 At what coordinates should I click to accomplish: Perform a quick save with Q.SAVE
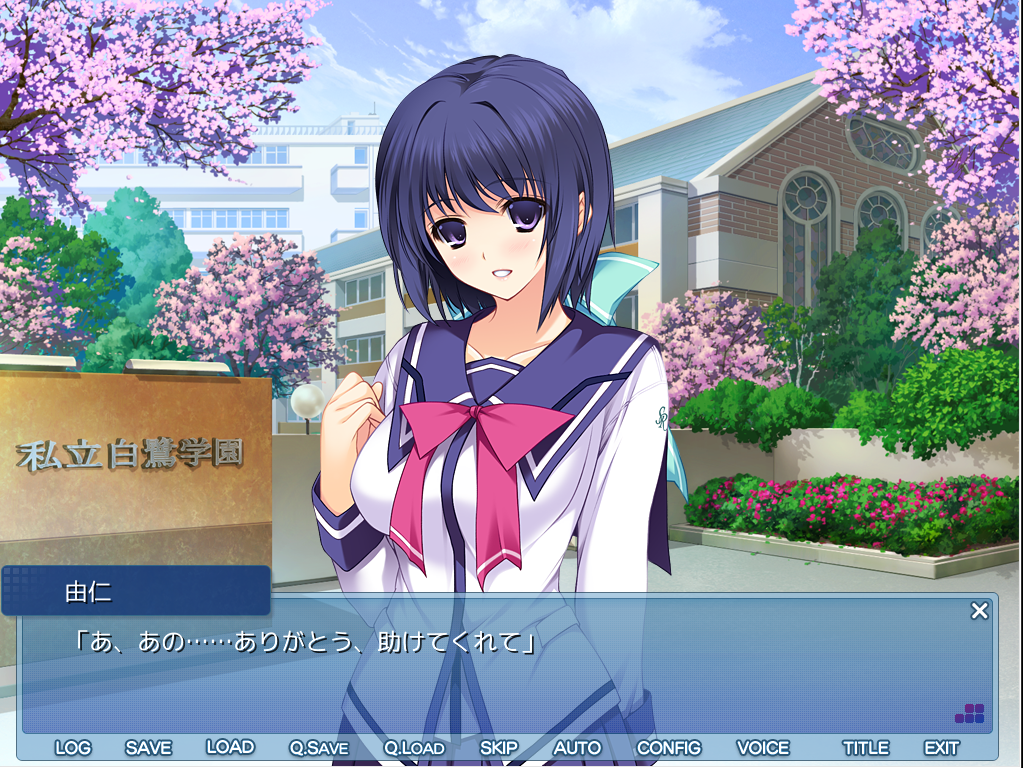coord(319,748)
